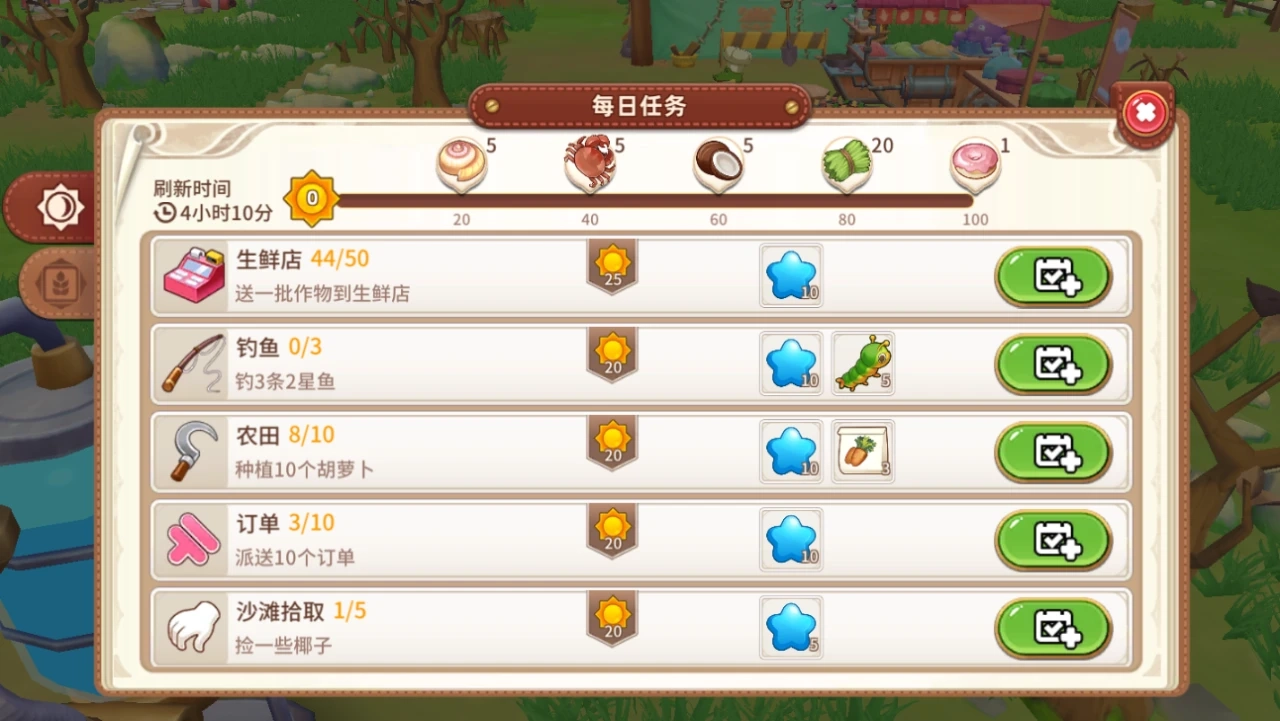Click the sun badge on the progress bar
The height and width of the screenshot is (721, 1280).
[x=311, y=198]
